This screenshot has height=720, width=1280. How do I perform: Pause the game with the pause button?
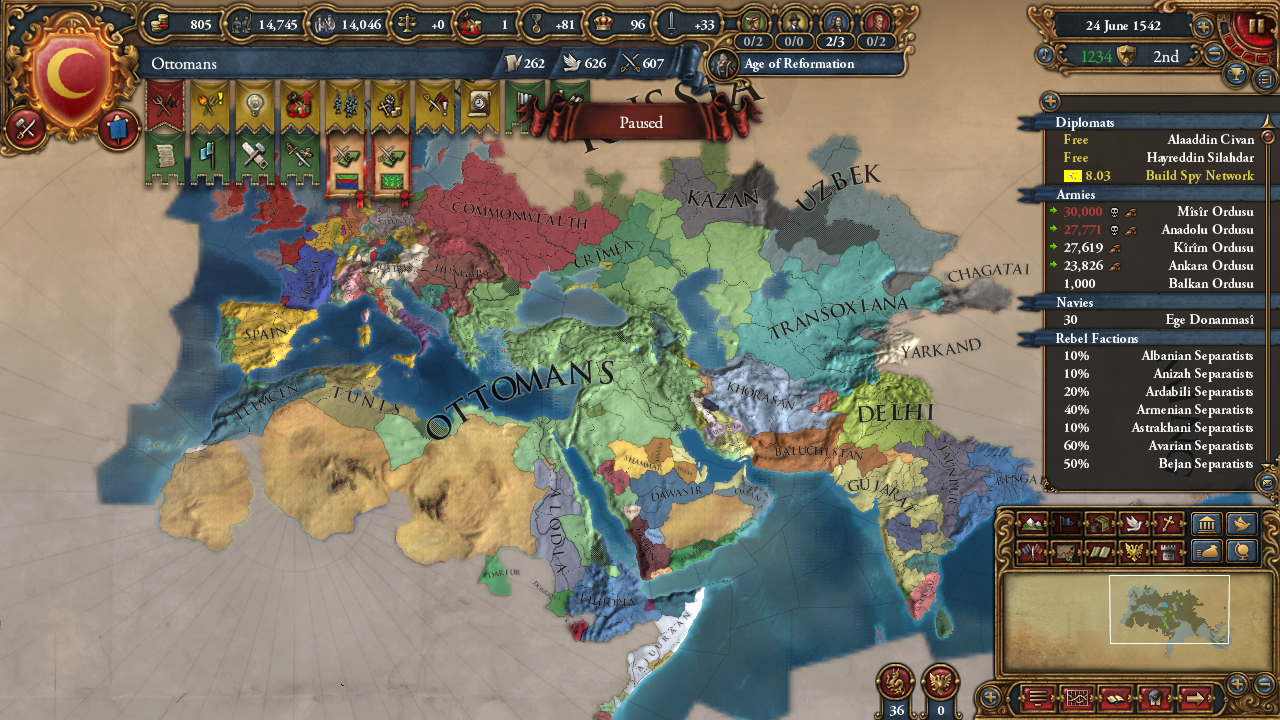click(x=1259, y=25)
